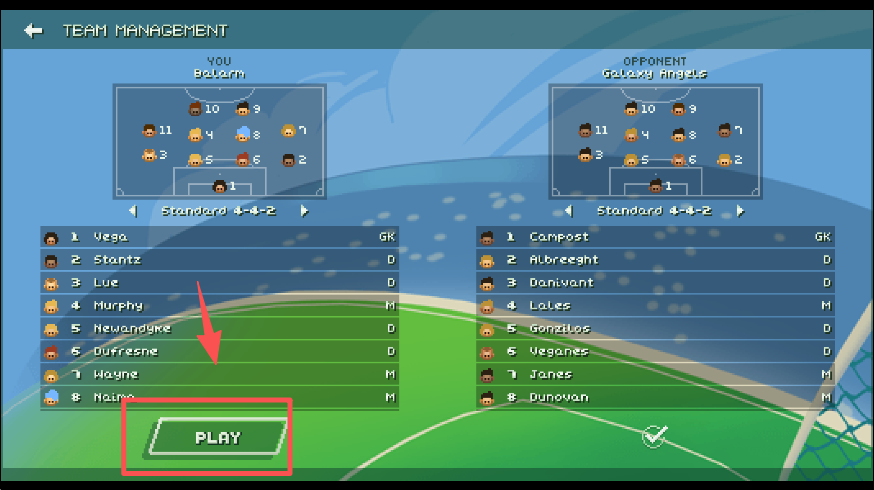Choose opponent player Lales
The height and width of the screenshot is (490, 874).
click(655, 306)
